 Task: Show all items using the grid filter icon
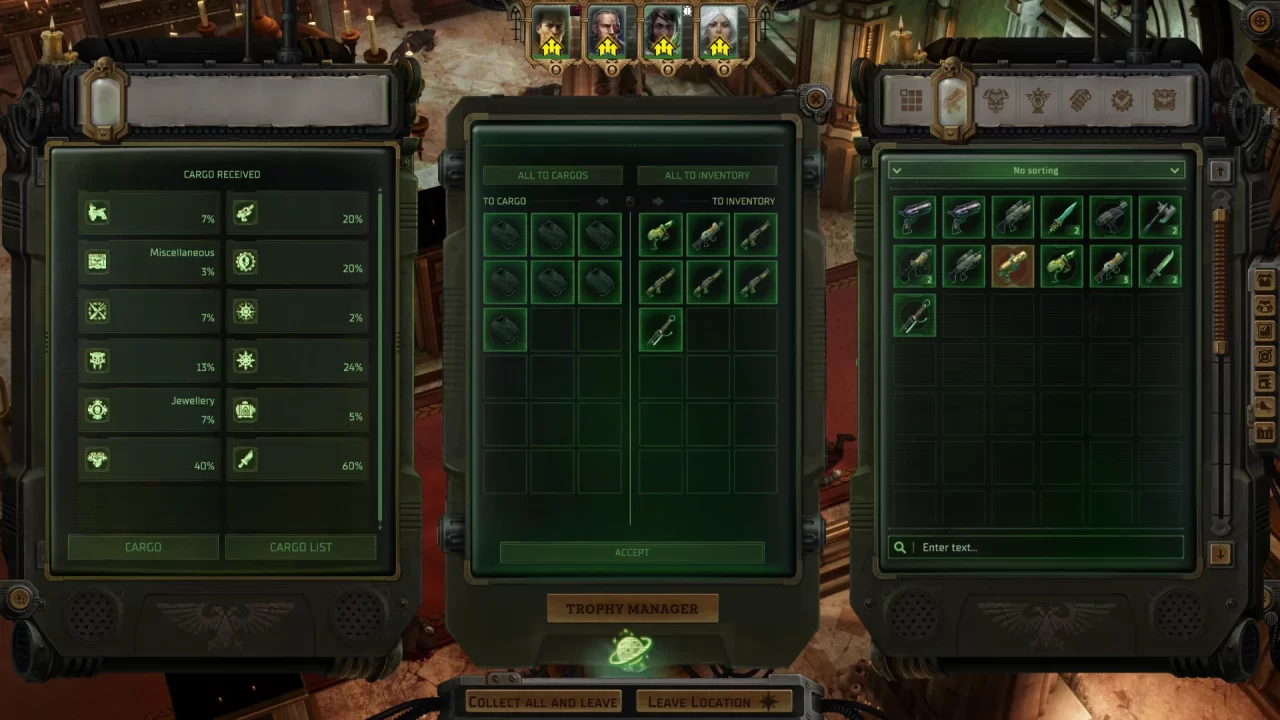click(911, 100)
